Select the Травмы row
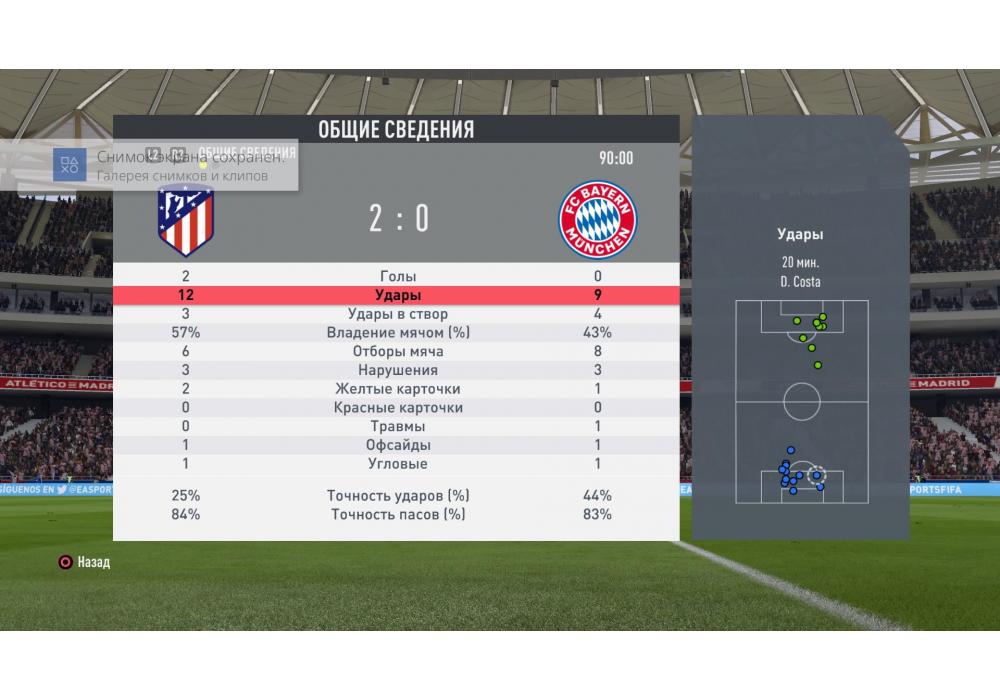1000x700 pixels. (x=398, y=427)
